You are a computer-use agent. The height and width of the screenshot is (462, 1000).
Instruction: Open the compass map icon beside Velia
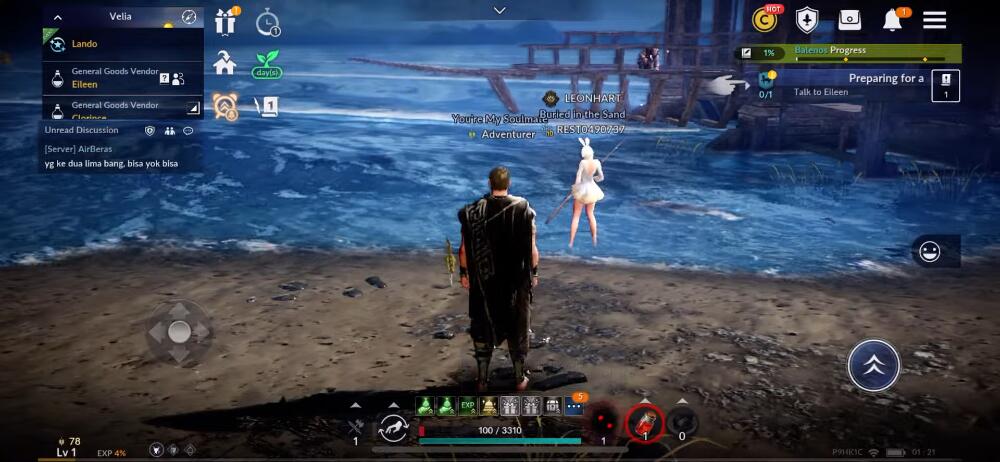click(188, 17)
